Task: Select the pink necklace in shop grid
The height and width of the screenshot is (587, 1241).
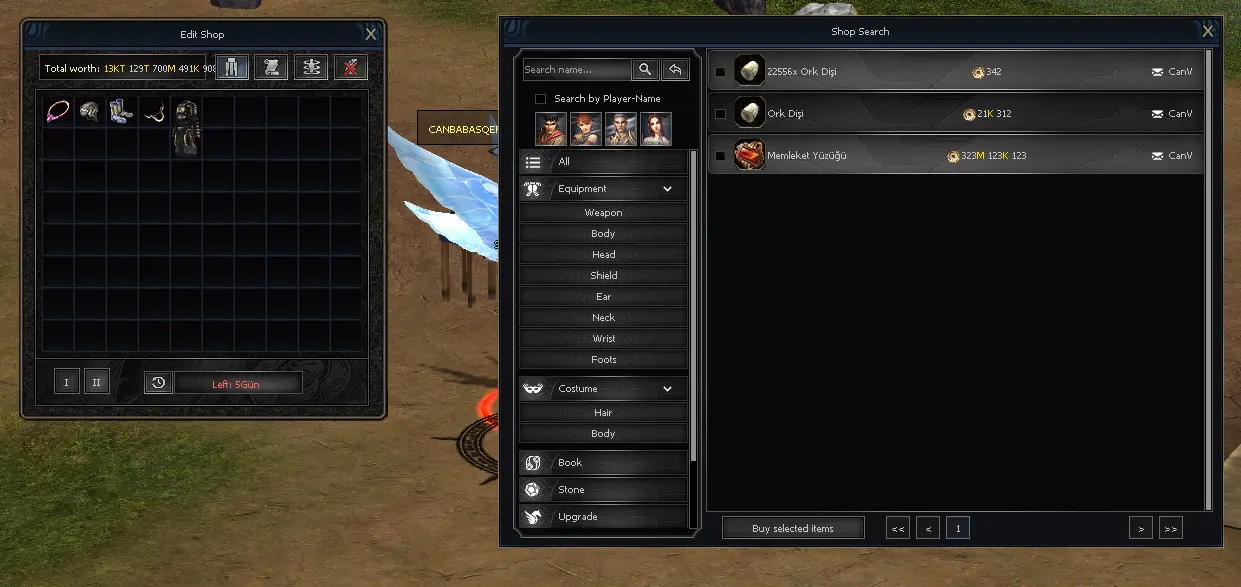Action: pyautogui.click(x=57, y=111)
